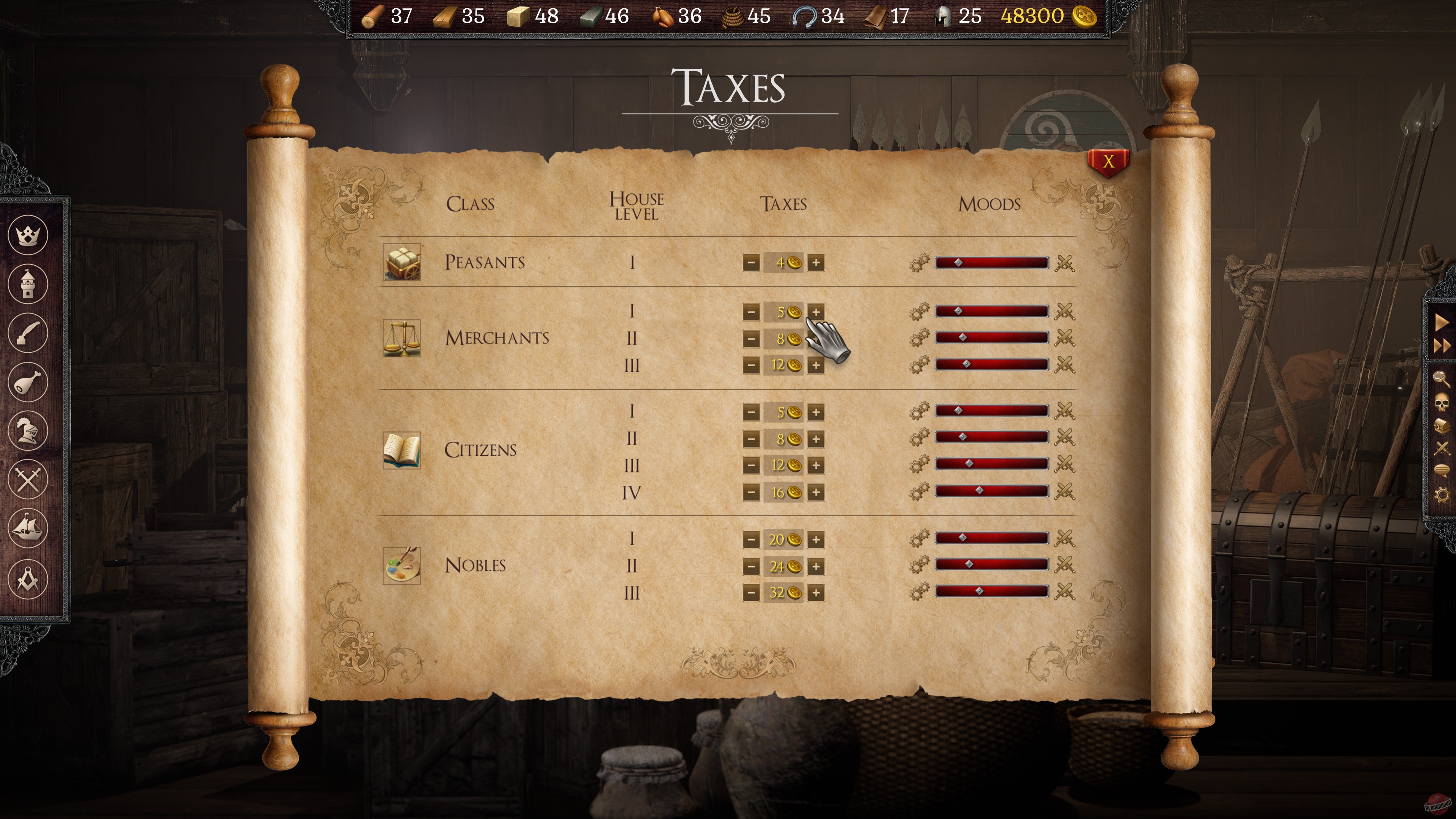The image size is (1456, 819).
Task: Decrease Merchants level II tax with minus button
Action: (x=752, y=339)
